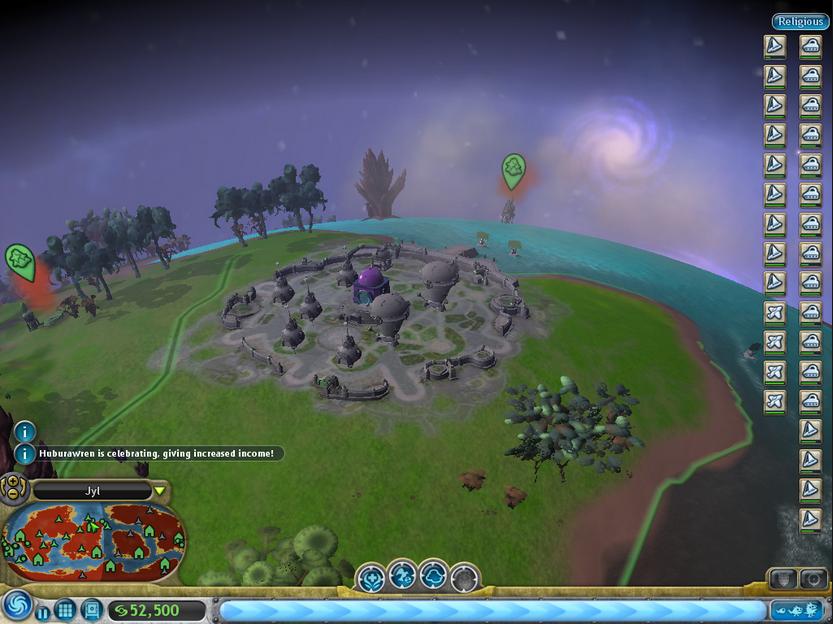This screenshot has height=624, width=833.
Task: Open the evolution stage history icons
Action: [x=798, y=609]
